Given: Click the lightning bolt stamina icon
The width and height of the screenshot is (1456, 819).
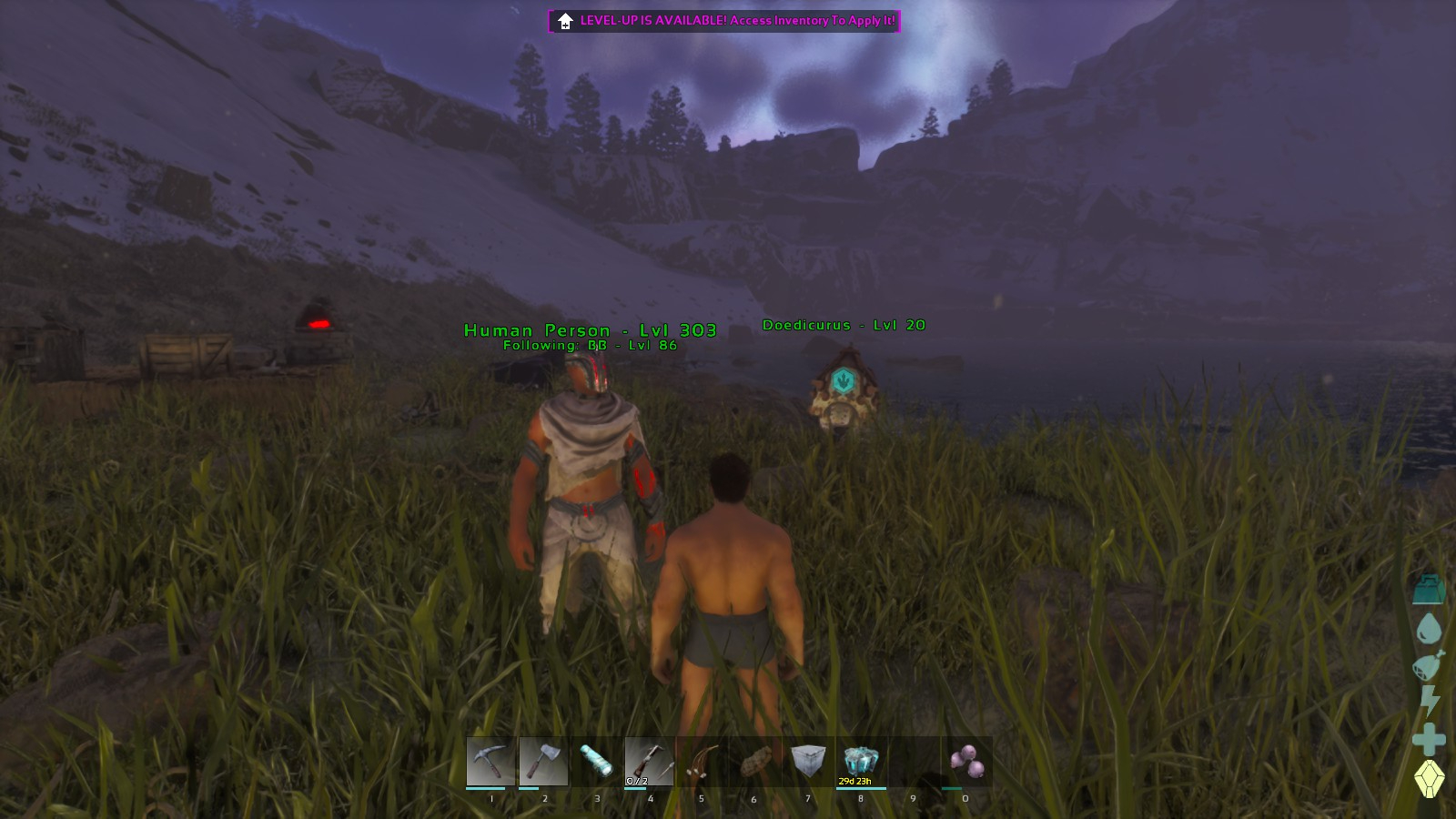Looking at the screenshot, I should tap(1430, 701).
